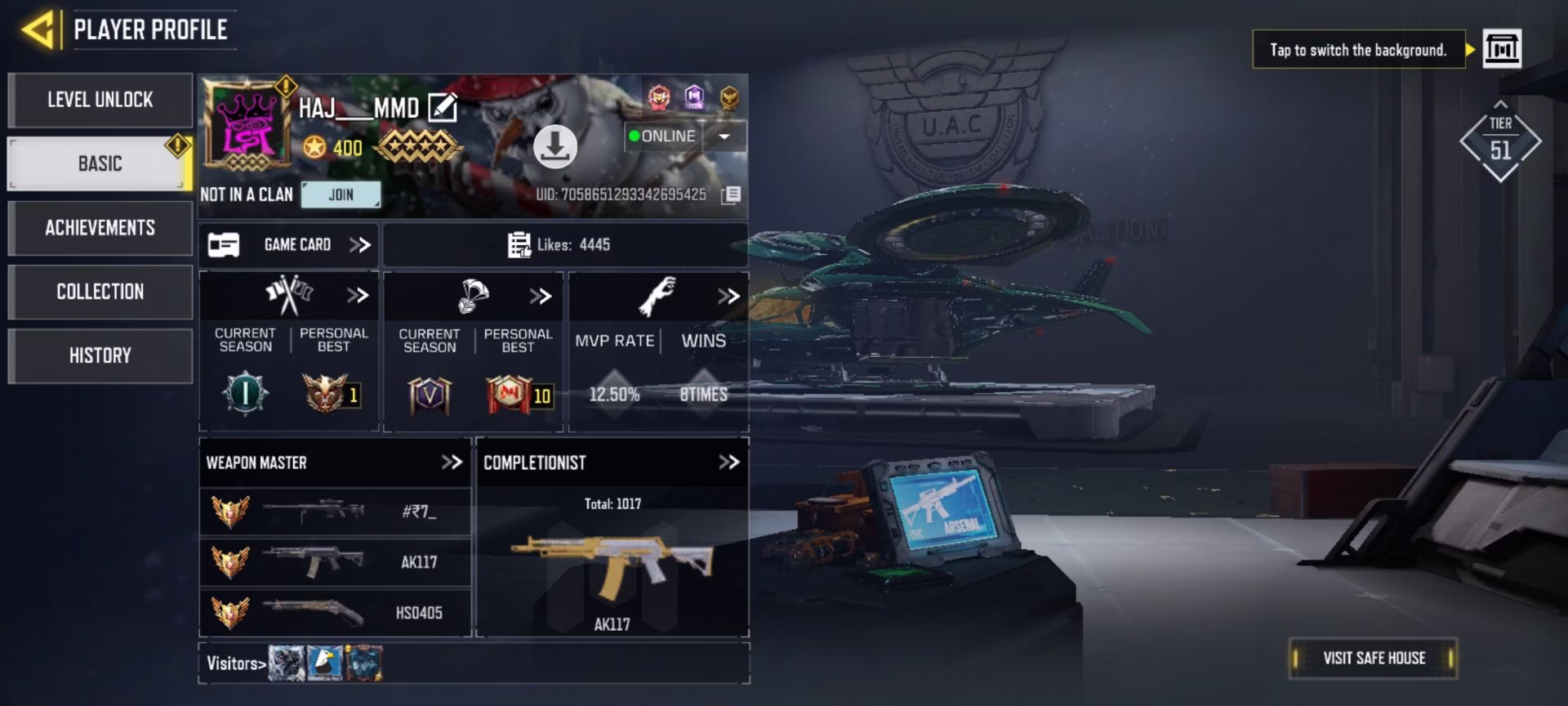The width and height of the screenshot is (1568, 706).
Task: View the History tab
Action: click(100, 355)
